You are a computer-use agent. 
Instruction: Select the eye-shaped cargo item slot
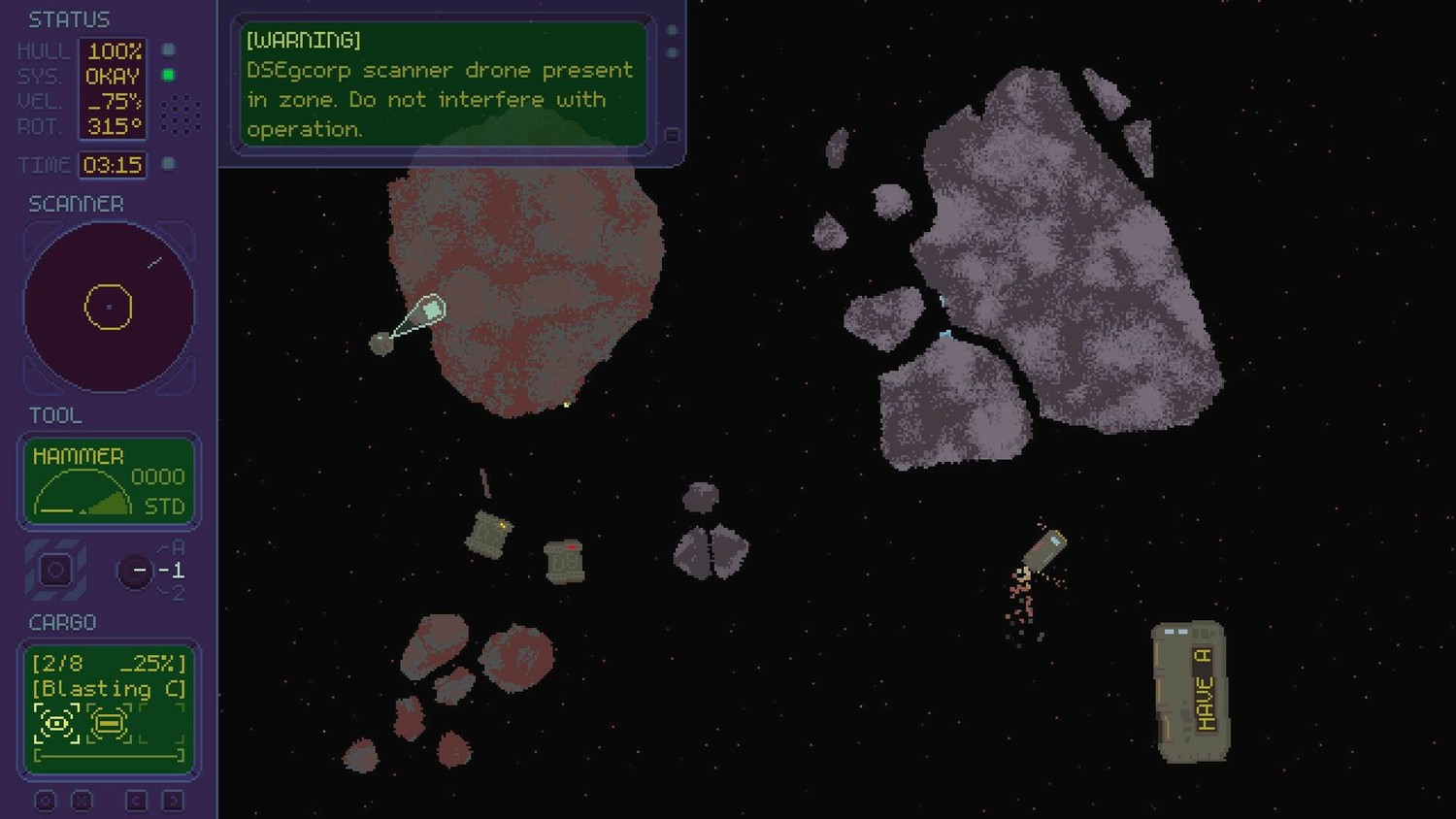[56, 723]
